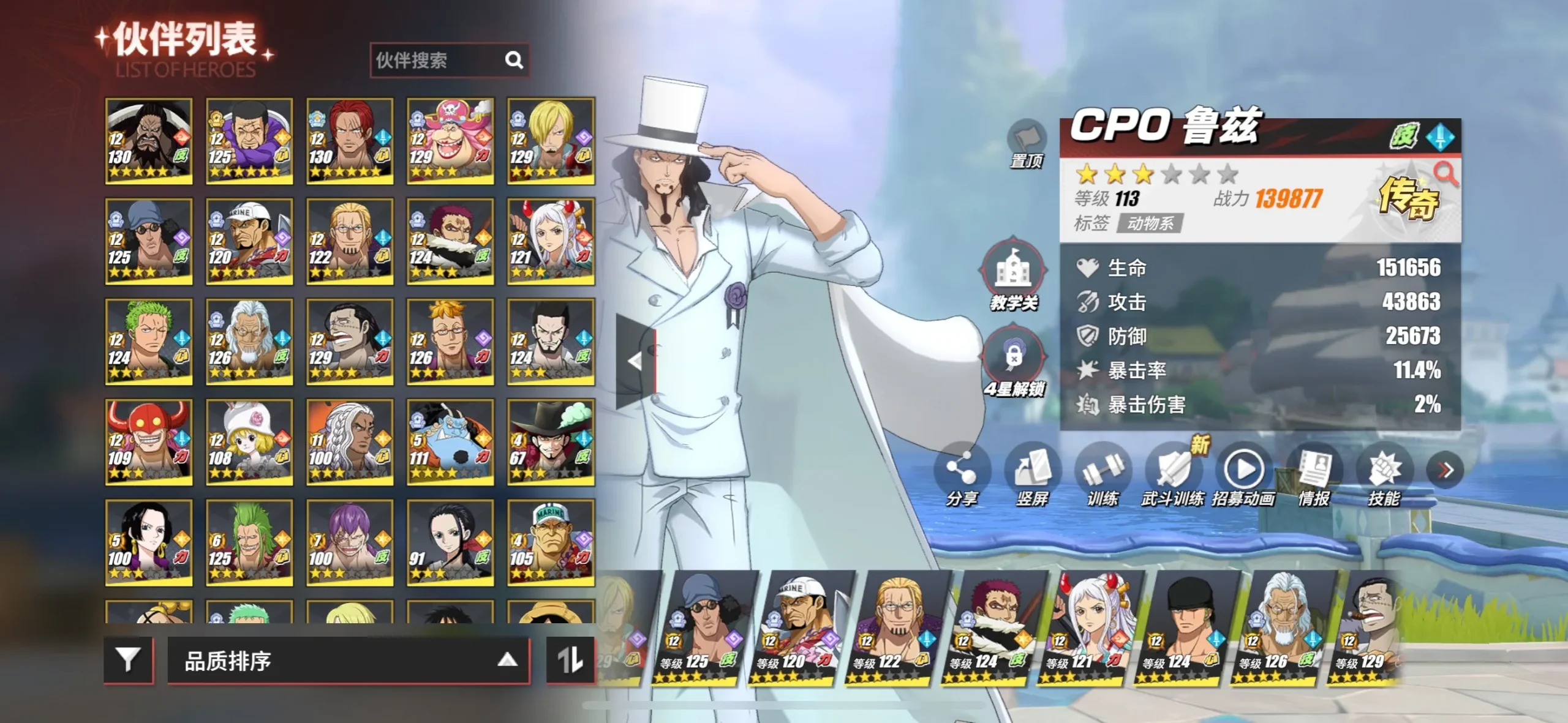The image size is (1568, 723).
Task: Open the 教学关 tutorial stage
Action: (x=1013, y=273)
